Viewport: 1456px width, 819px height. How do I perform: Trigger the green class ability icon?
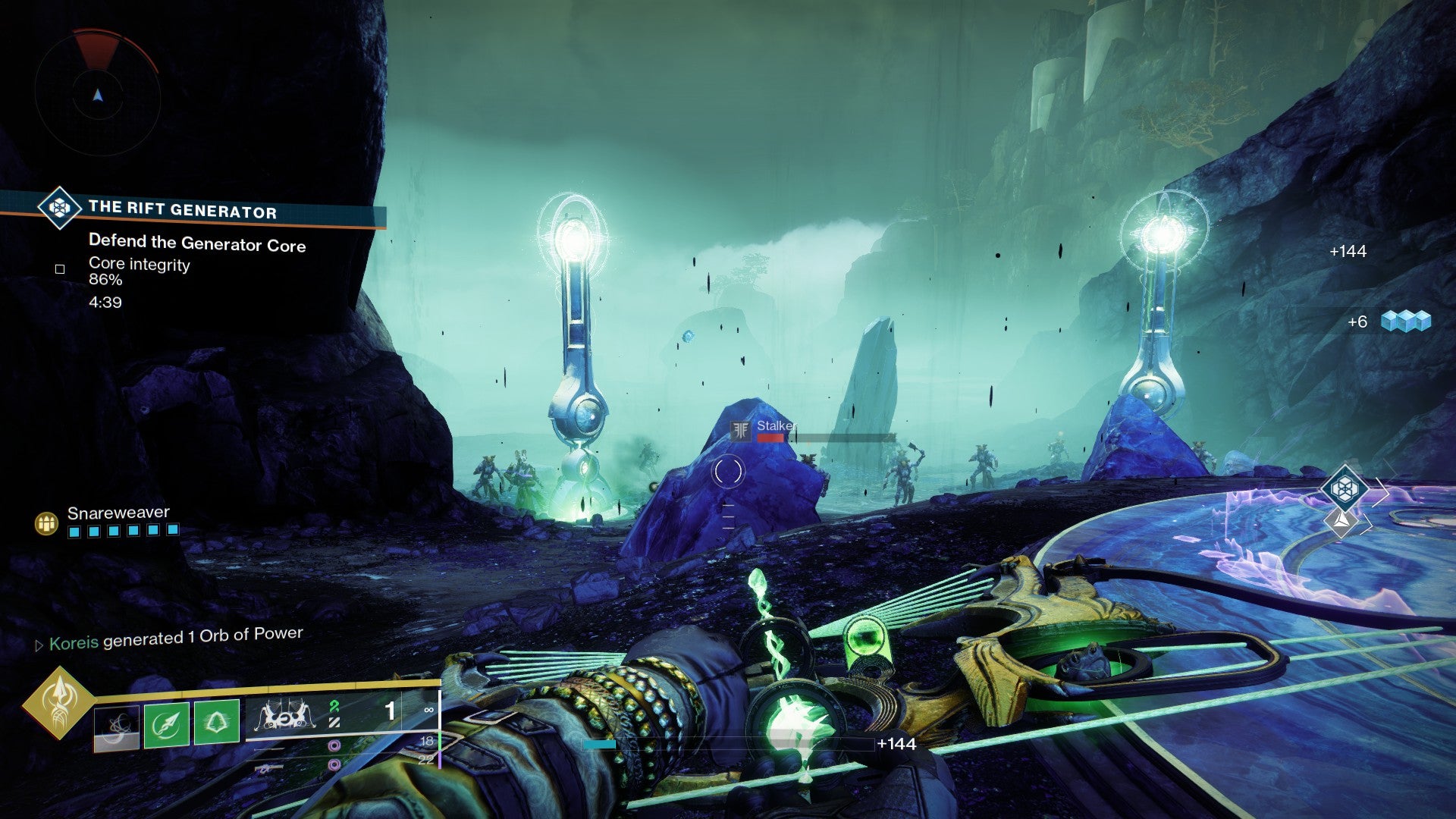tap(217, 722)
